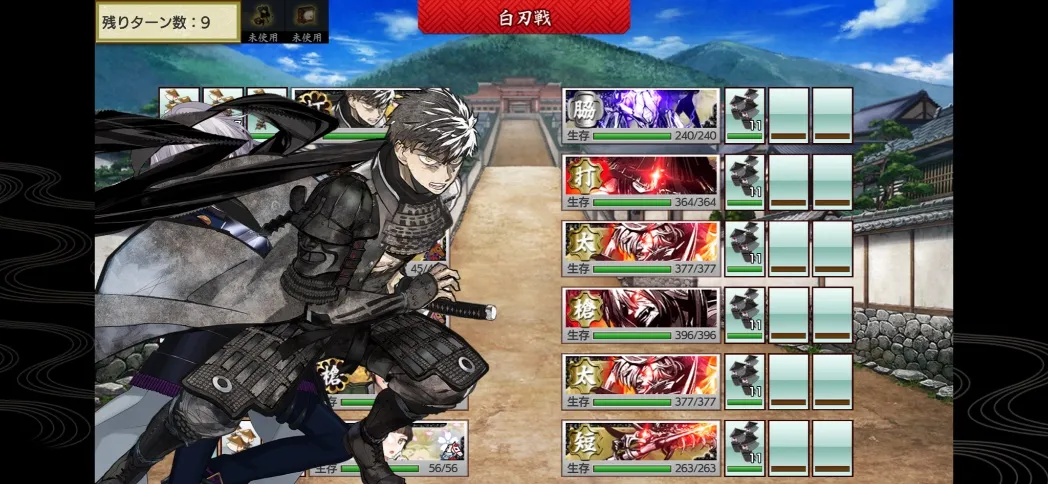The image size is (1048, 484).
Task: Tap the red 白刃戦 banner
Action: [x=524, y=17]
